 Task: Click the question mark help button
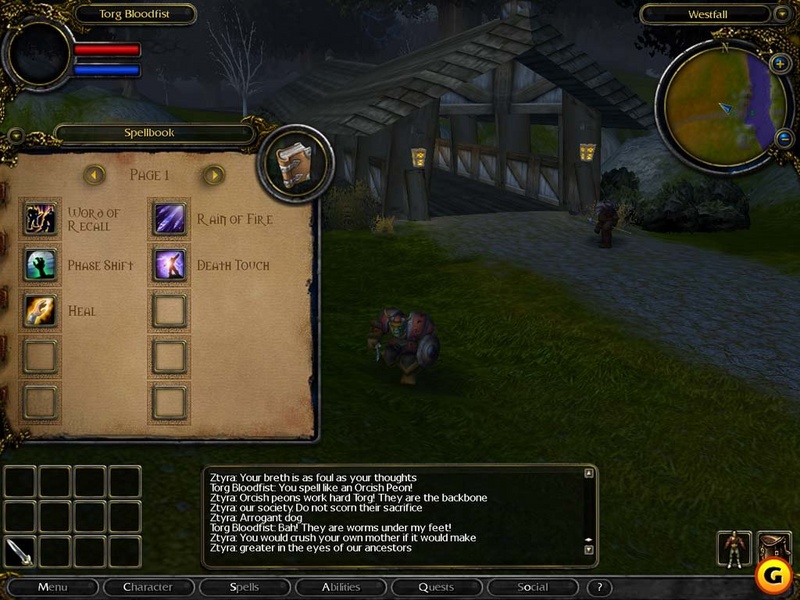click(598, 588)
